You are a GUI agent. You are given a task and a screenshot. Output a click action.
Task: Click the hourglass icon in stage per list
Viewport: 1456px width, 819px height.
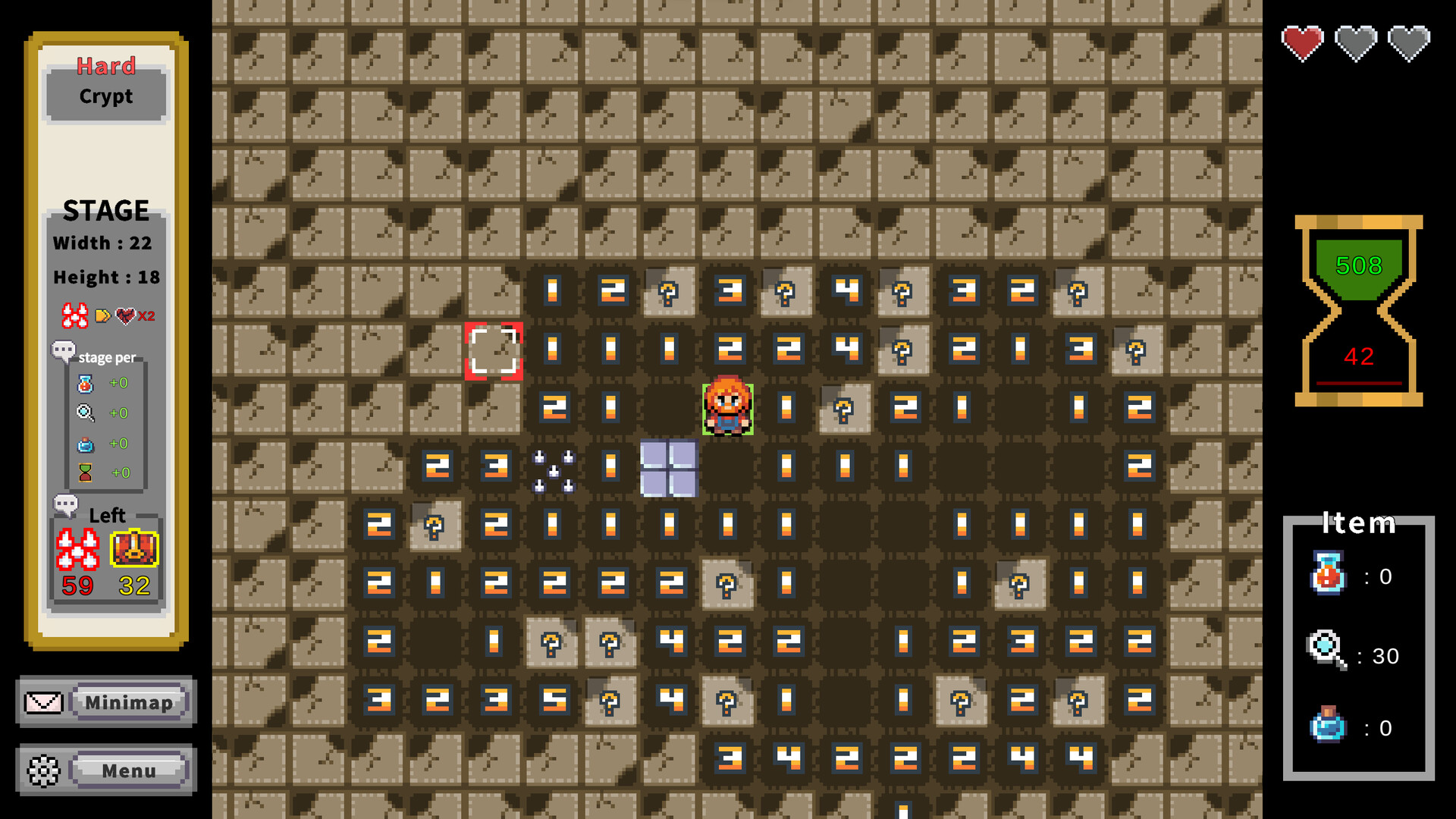click(86, 472)
